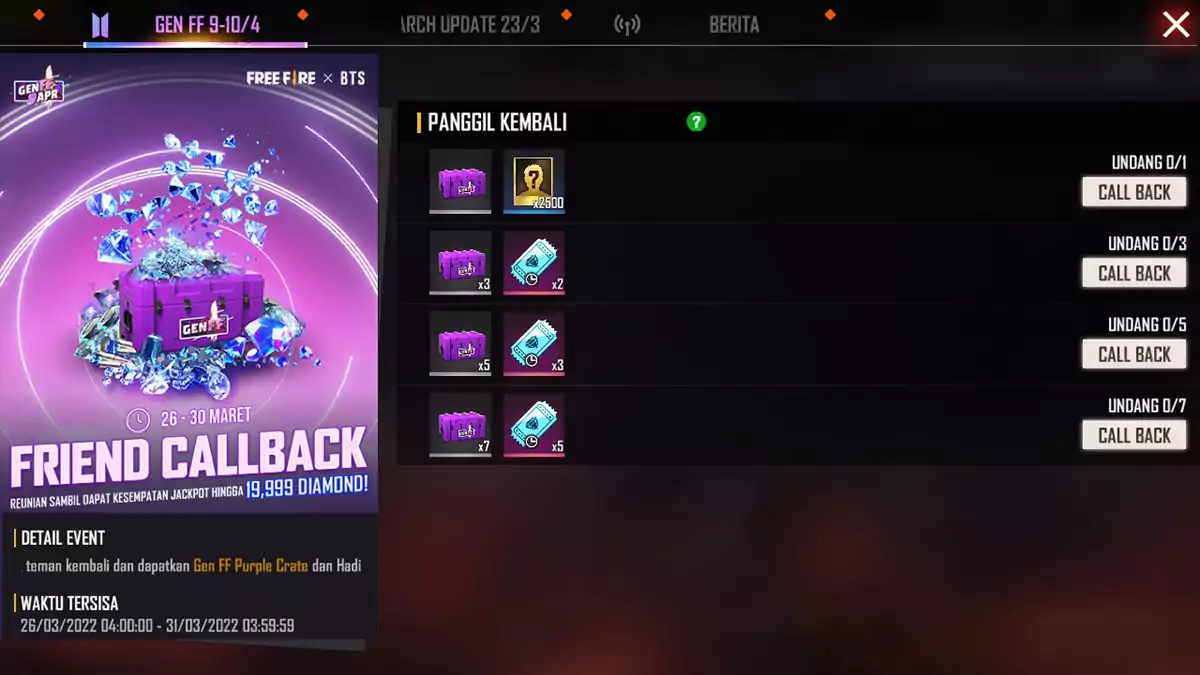Screen dimensions: 1200x675
Task: Select the purple crate x5 reward
Action: (461, 344)
